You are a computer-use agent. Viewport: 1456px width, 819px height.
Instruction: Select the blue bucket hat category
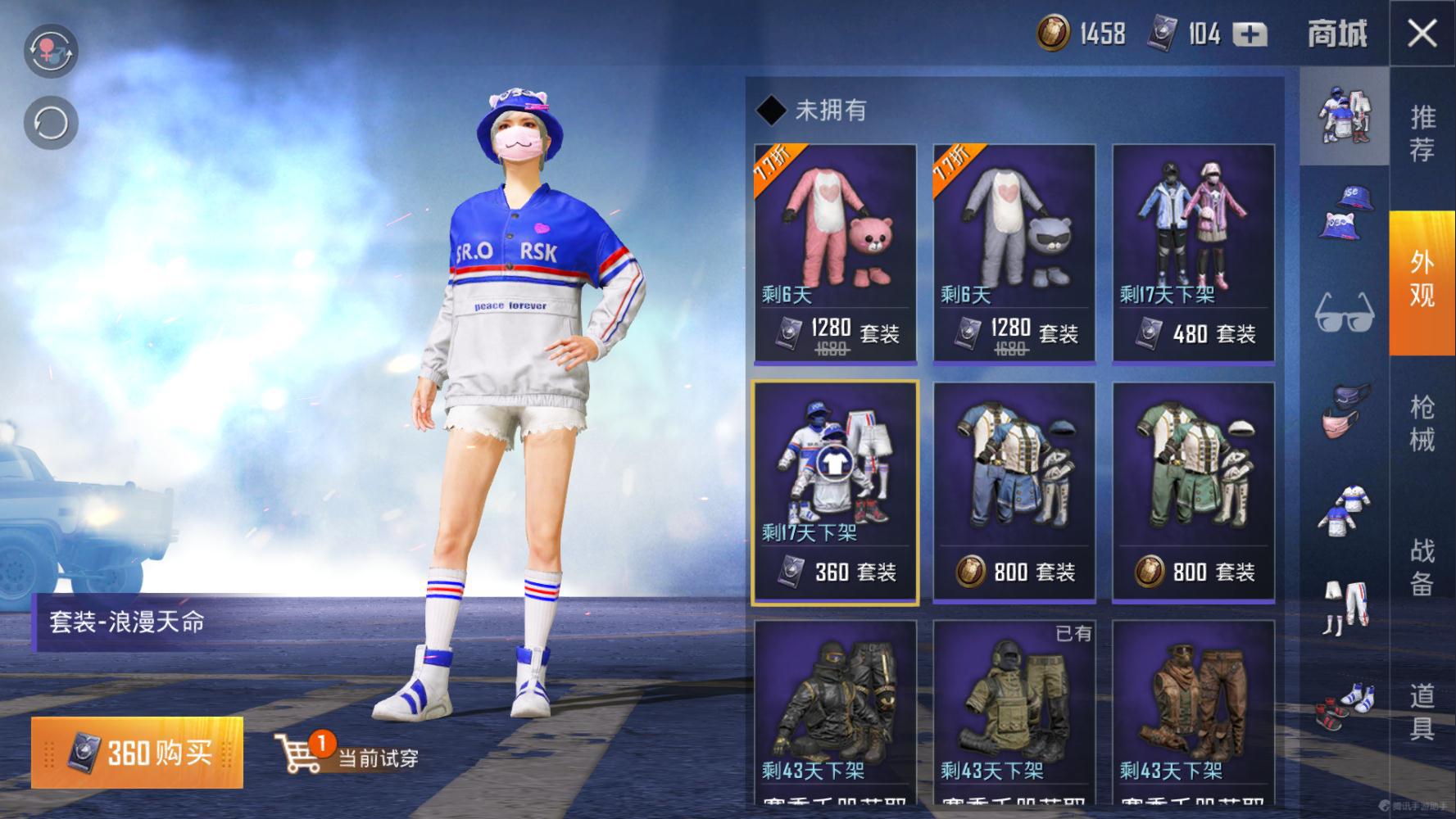click(x=1344, y=215)
